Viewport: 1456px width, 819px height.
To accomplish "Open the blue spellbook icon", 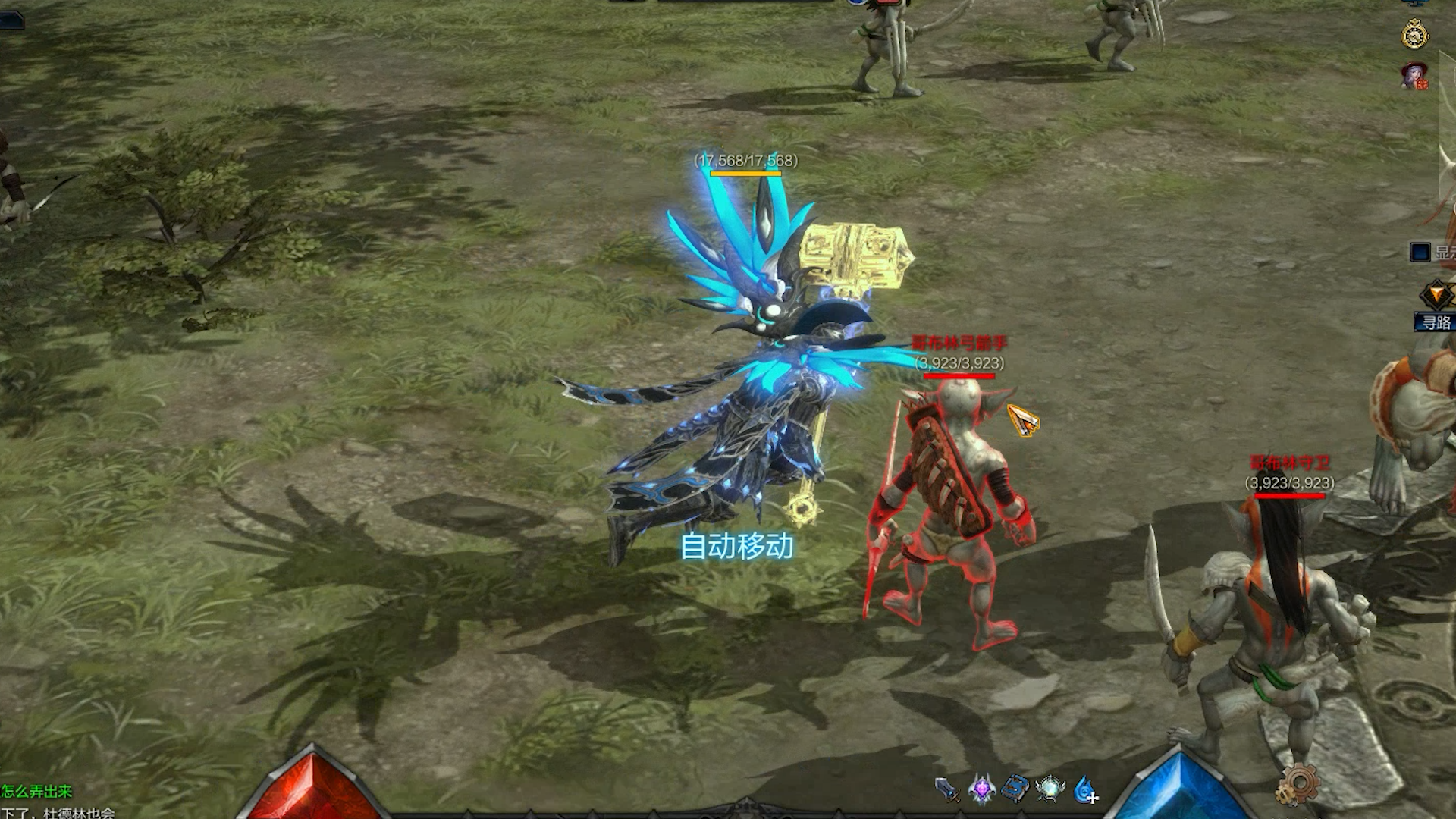I will click(1015, 789).
